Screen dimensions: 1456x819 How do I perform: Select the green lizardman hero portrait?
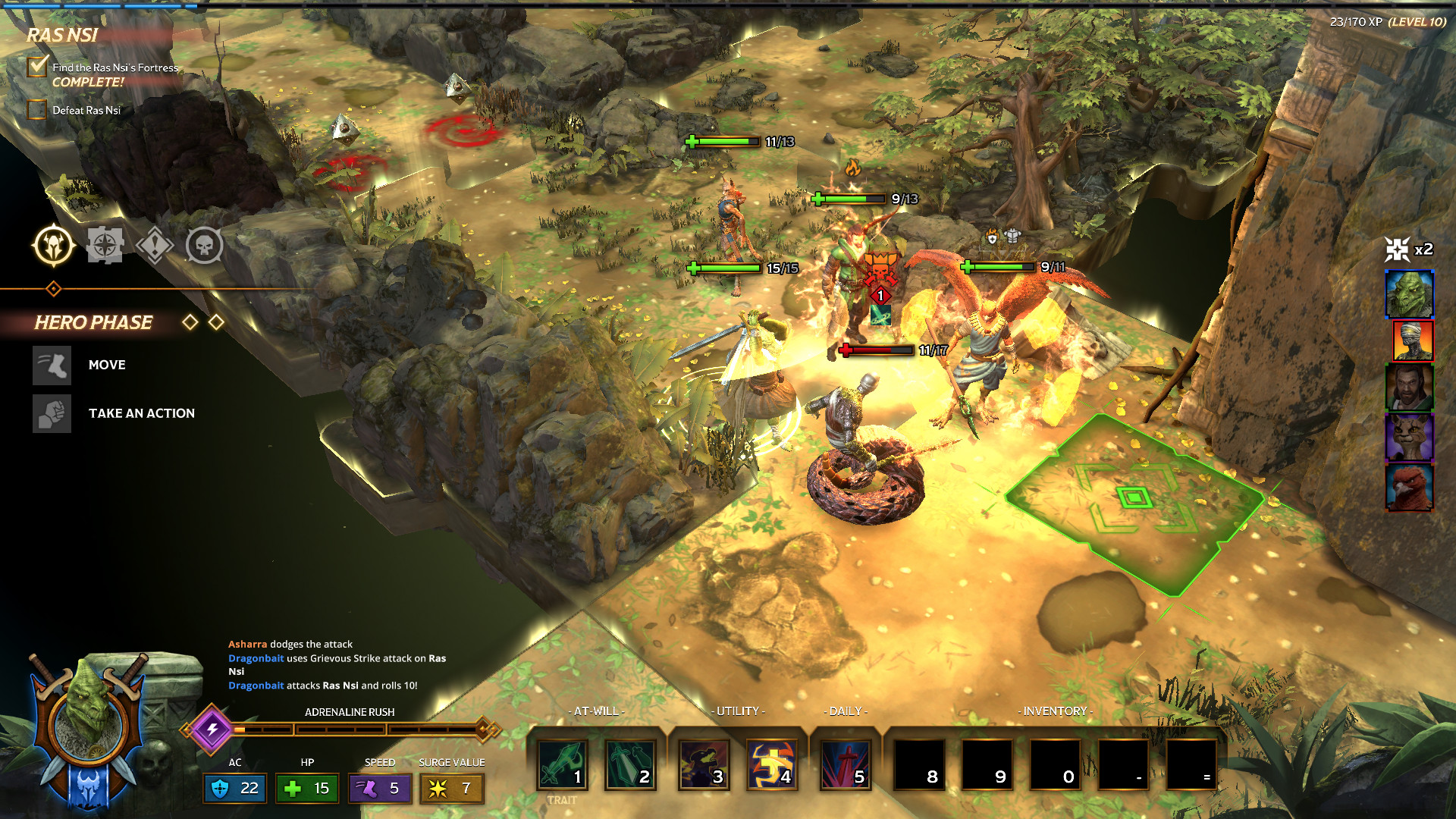point(1409,294)
